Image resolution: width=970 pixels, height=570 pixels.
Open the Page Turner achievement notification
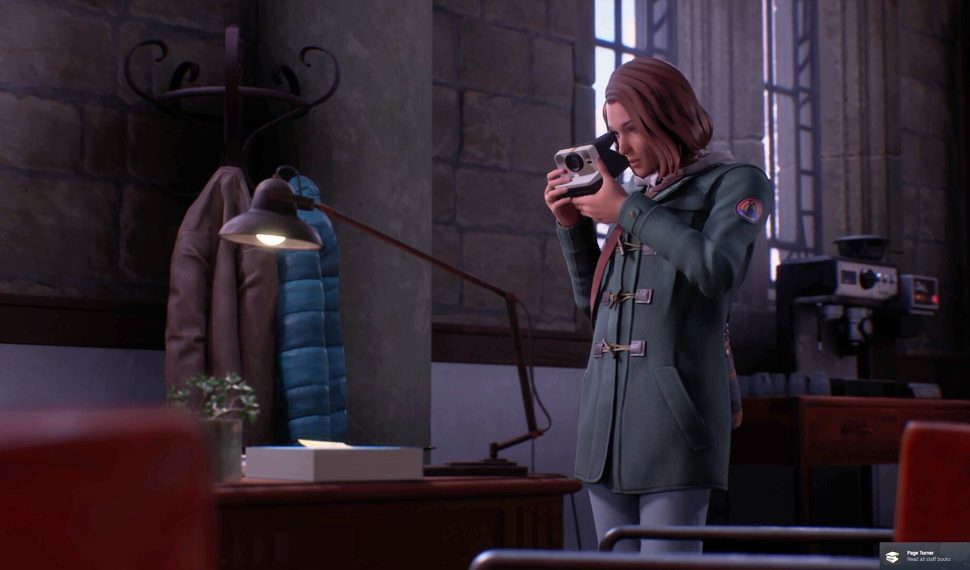[923, 556]
